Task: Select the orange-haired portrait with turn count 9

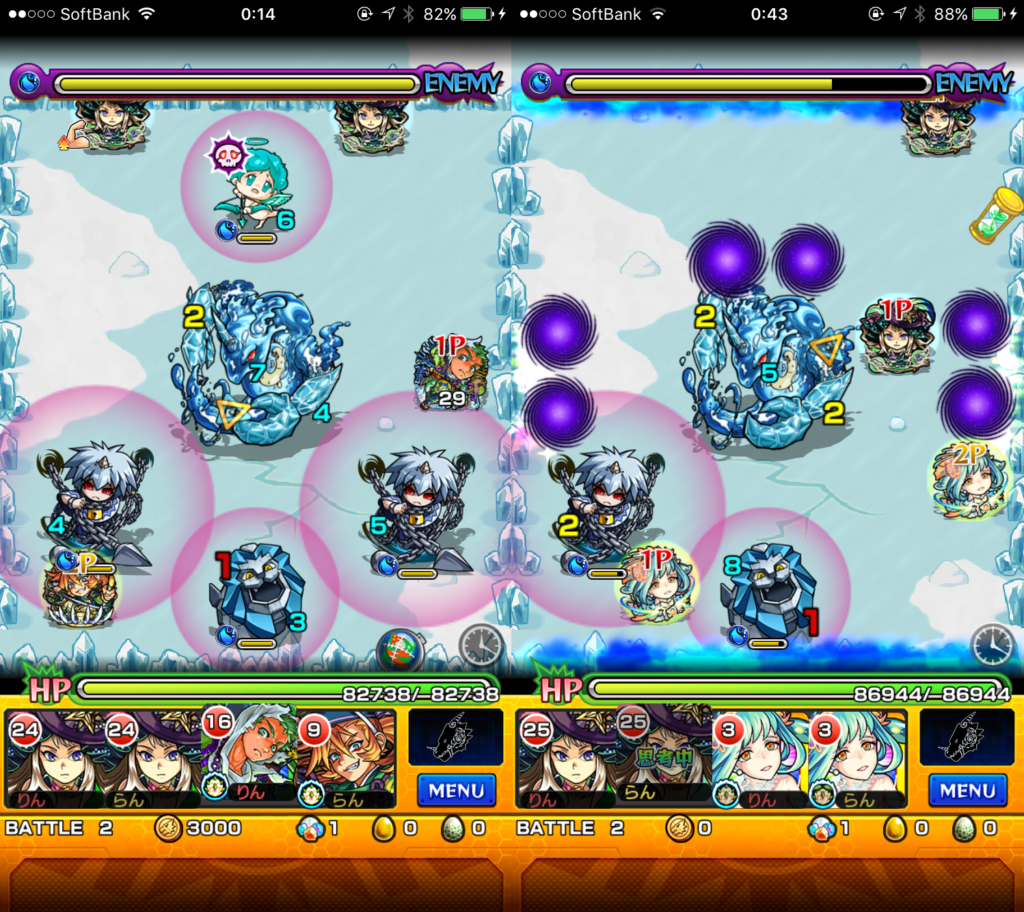Action: click(345, 759)
